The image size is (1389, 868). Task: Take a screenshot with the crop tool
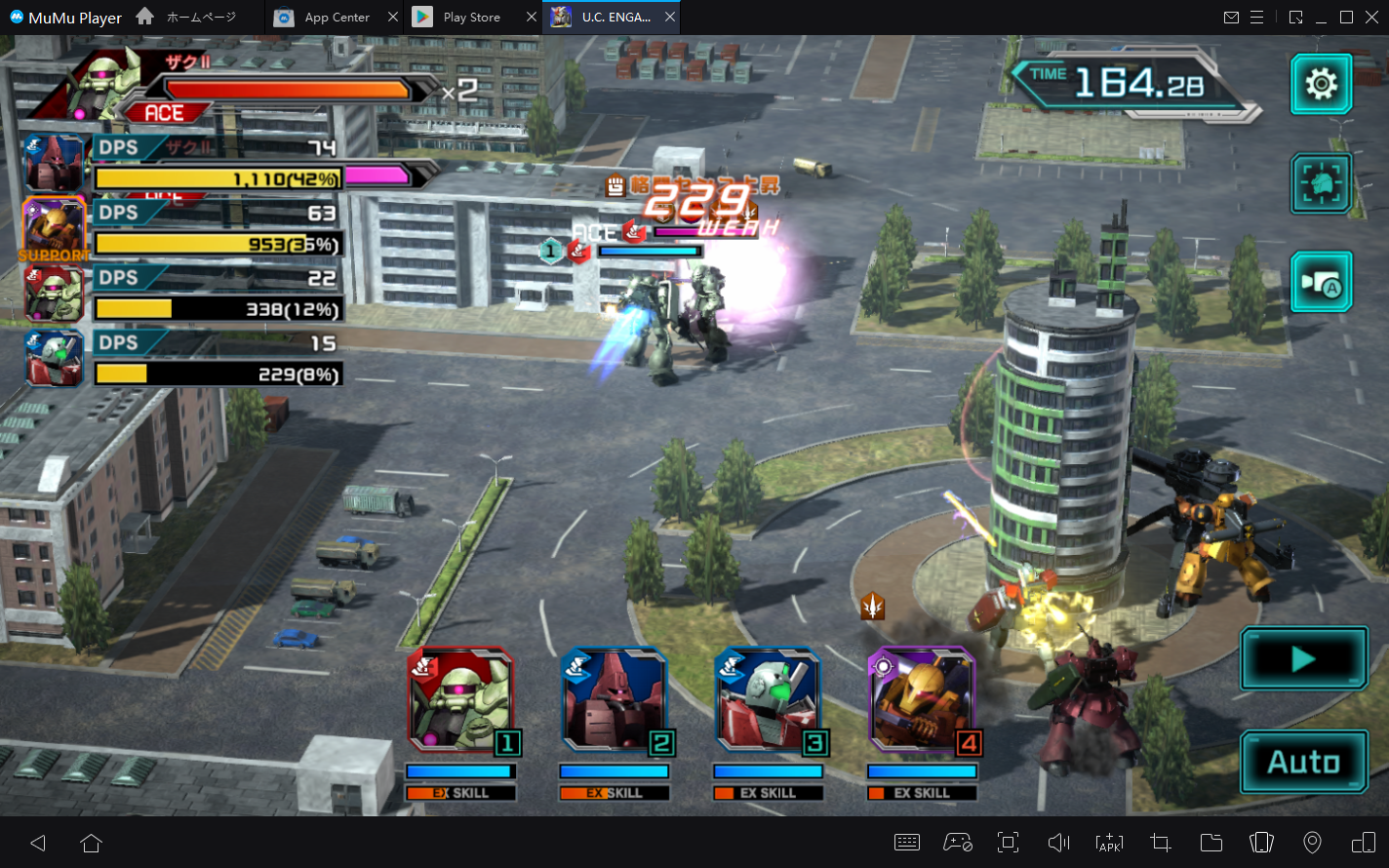1160,843
